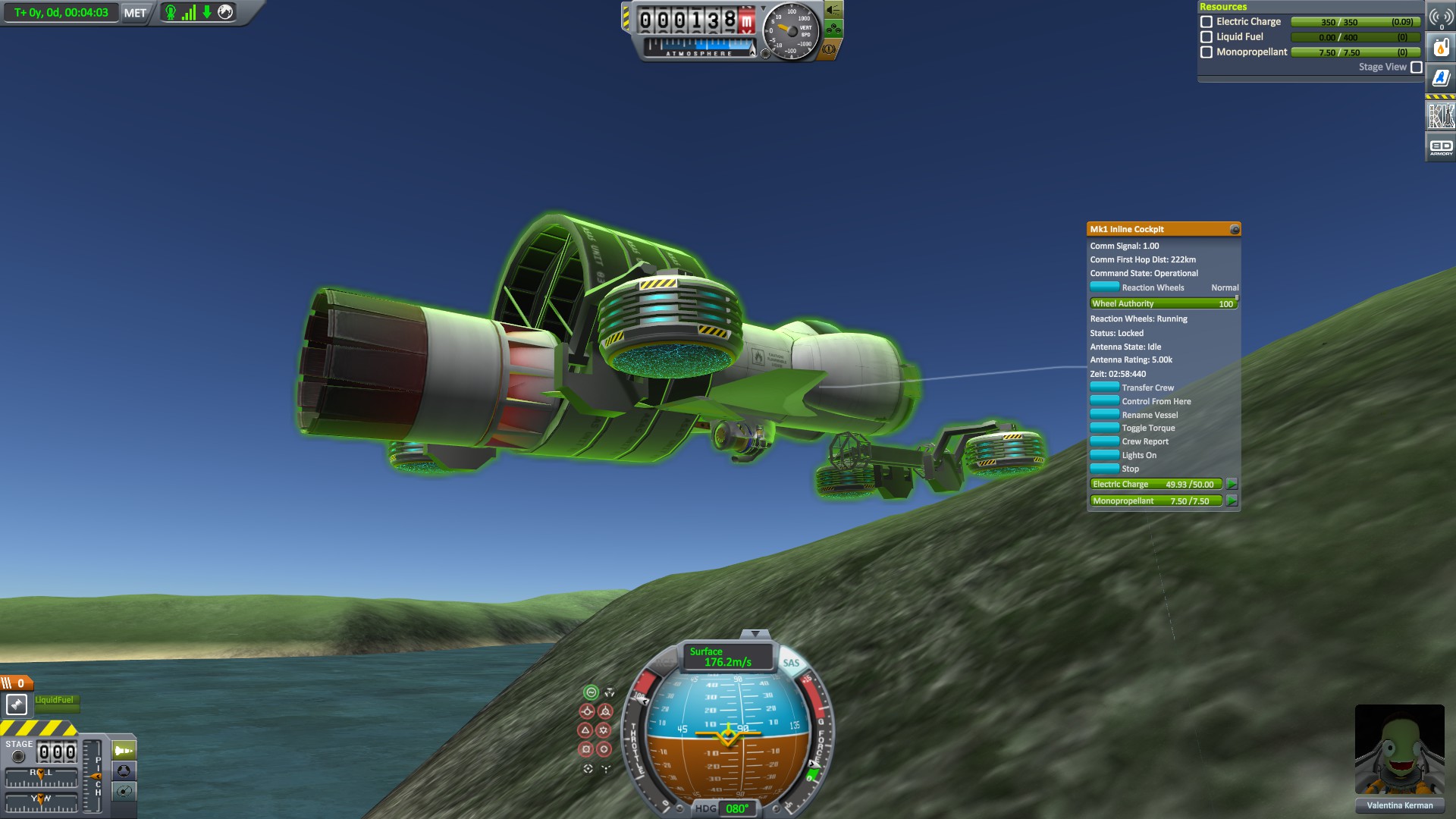Open the BD Armory toolbar button
Image resolution: width=1456 pixels, height=819 pixels.
pos(1441,147)
